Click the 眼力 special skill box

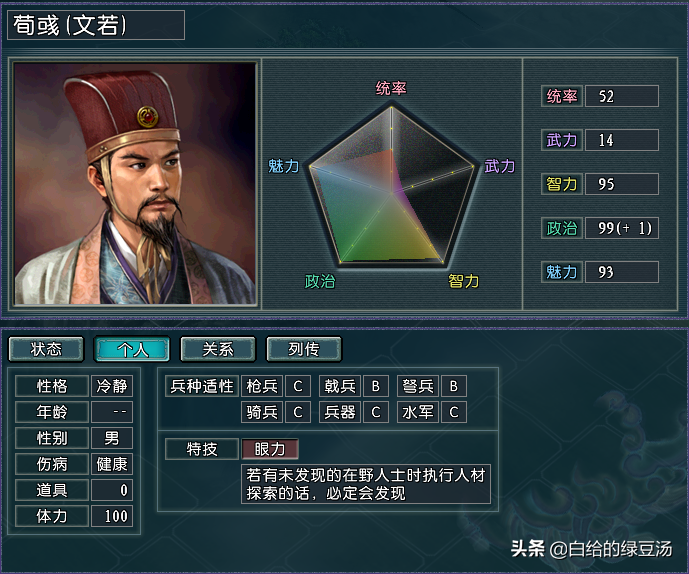(x=270, y=450)
